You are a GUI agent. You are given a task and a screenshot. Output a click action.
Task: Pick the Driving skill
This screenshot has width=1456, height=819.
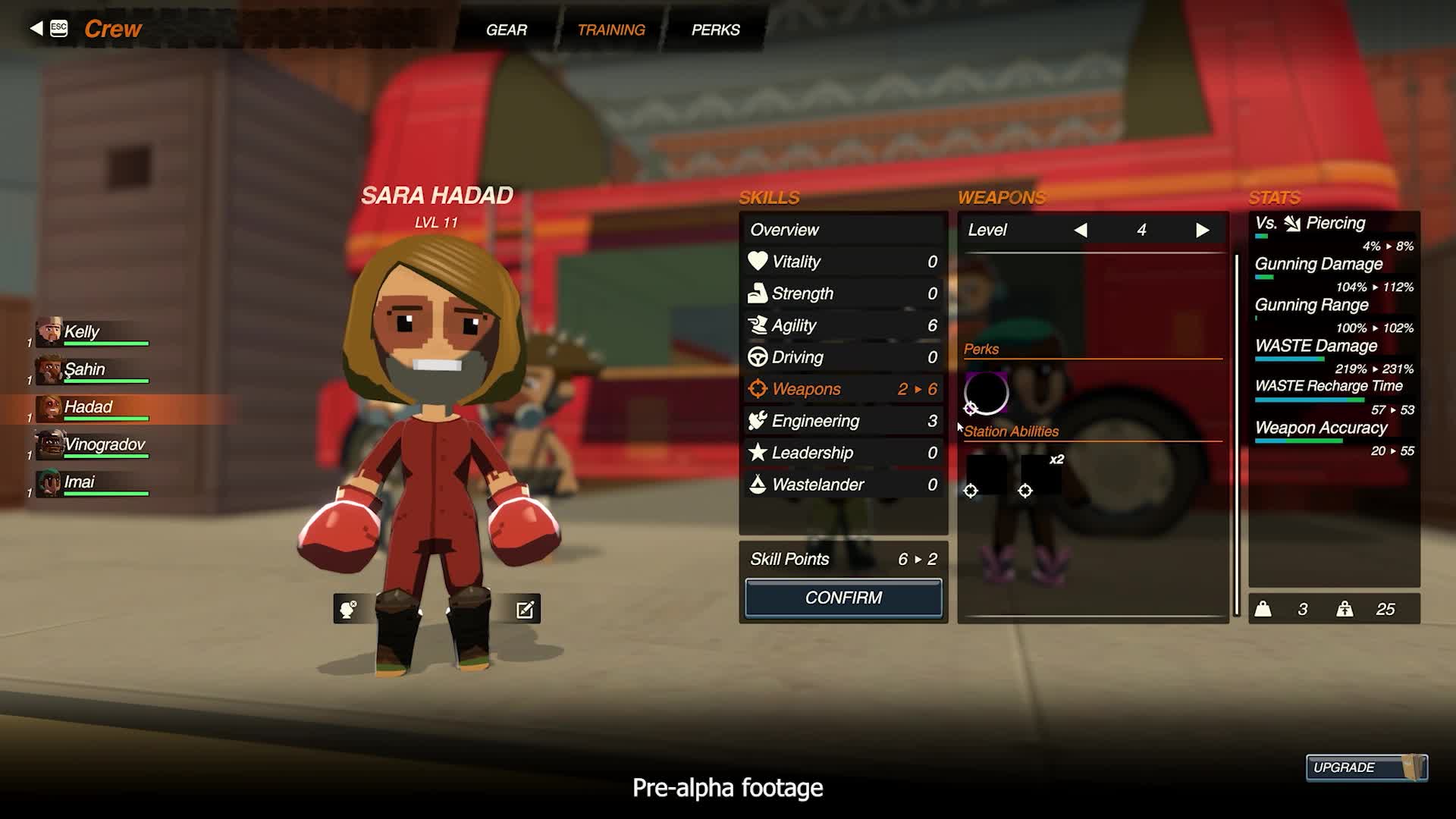click(x=843, y=357)
